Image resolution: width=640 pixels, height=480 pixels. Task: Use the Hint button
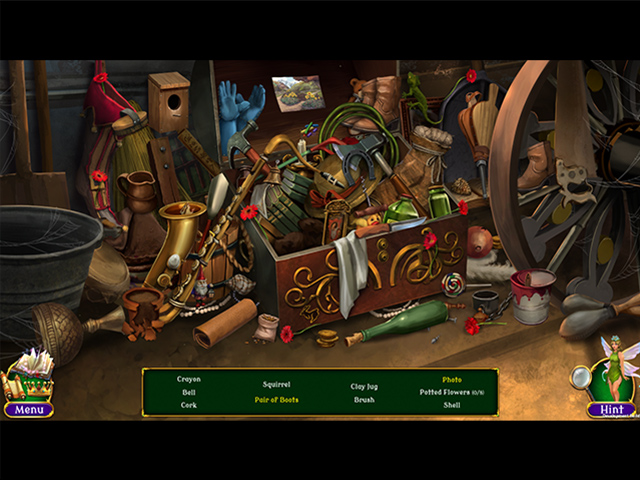point(611,409)
